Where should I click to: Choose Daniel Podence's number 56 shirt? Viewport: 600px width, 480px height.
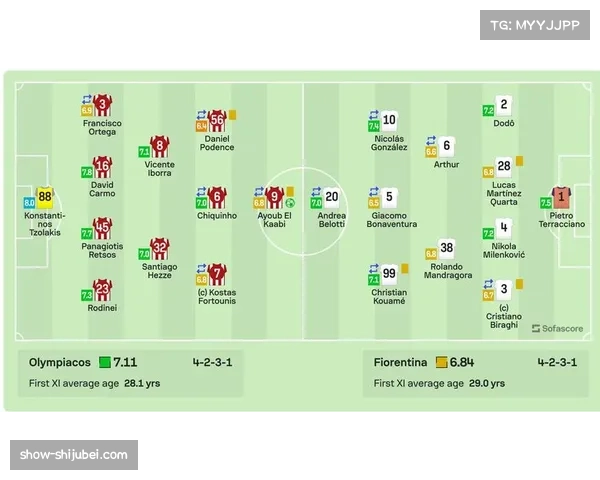point(217,121)
